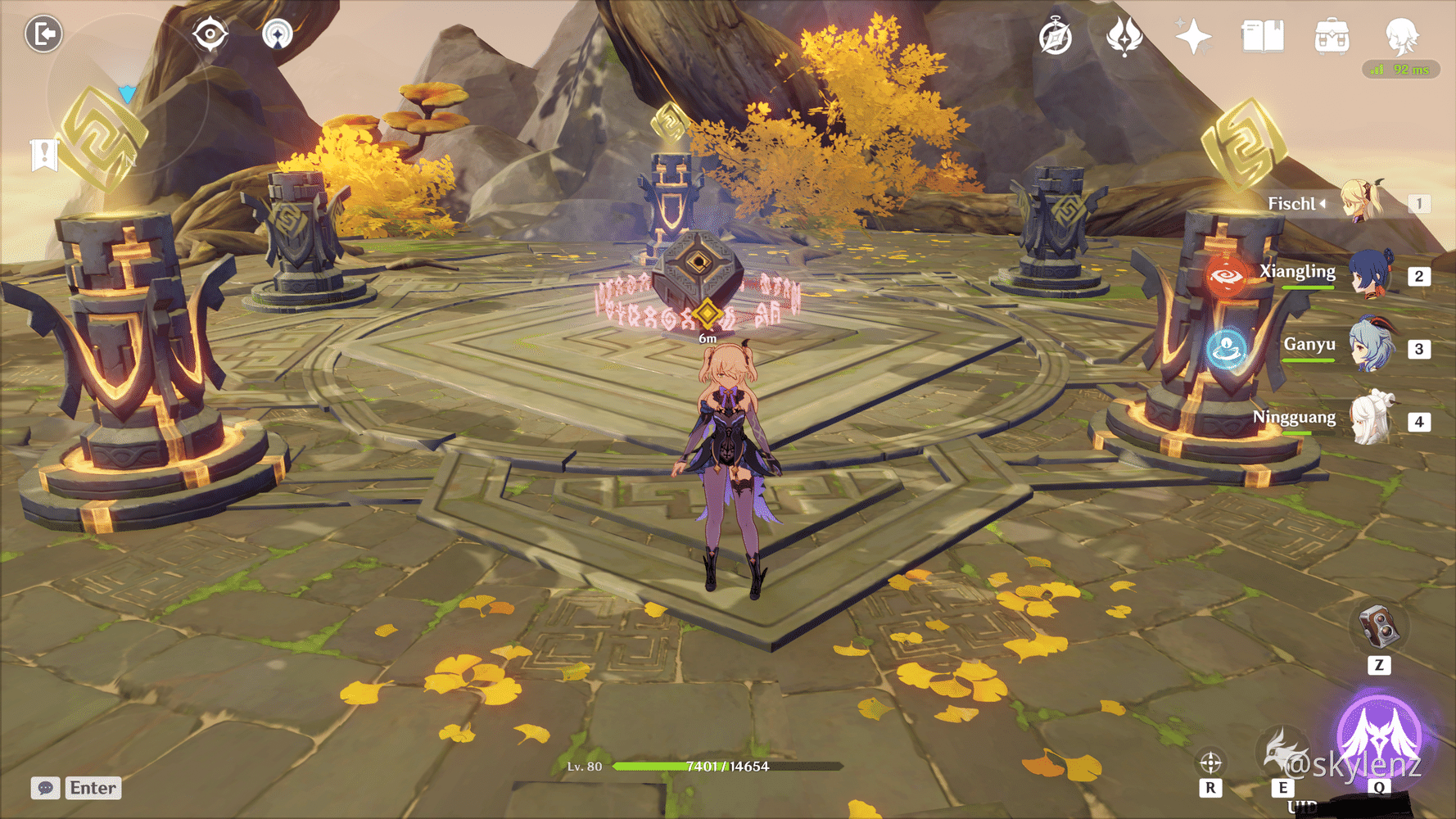The width and height of the screenshot is (1456, 819).
Task: Open the adventurer handbook book icon
Action: (x=1262, y=37)
